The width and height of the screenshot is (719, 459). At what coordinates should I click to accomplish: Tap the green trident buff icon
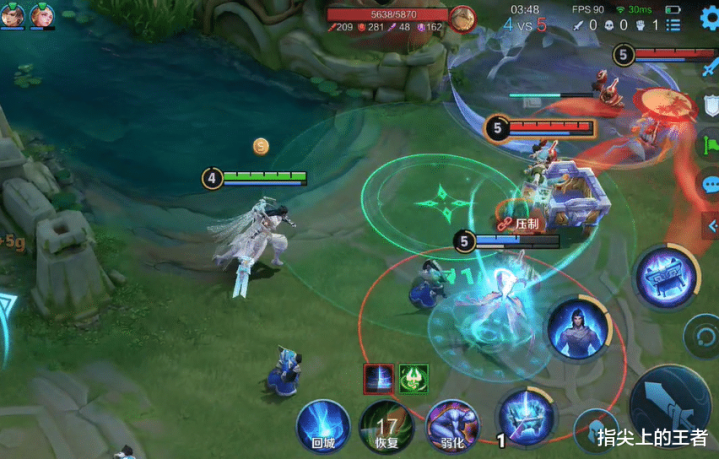(414, 378)
